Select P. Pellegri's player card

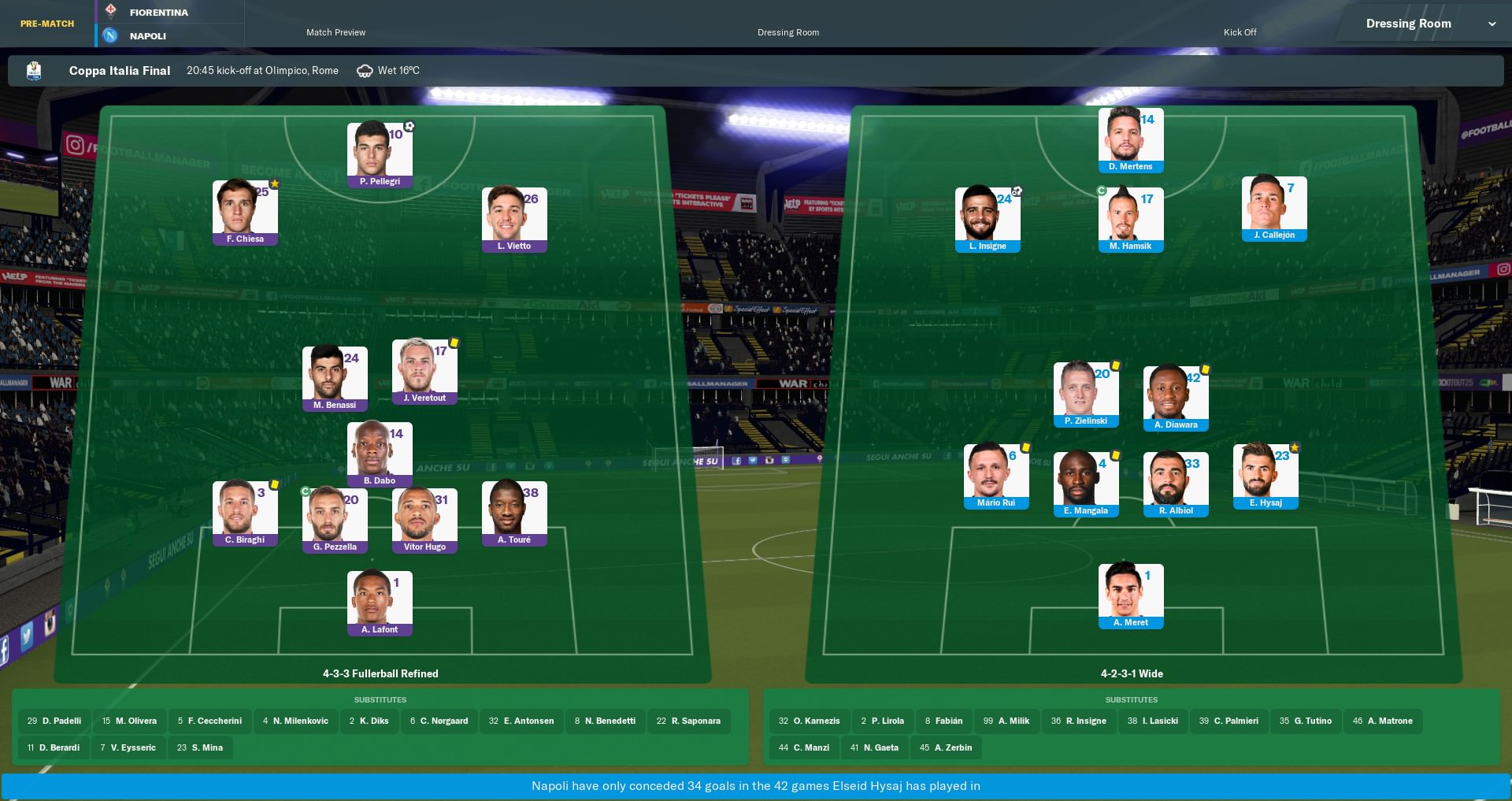[380, 154]
